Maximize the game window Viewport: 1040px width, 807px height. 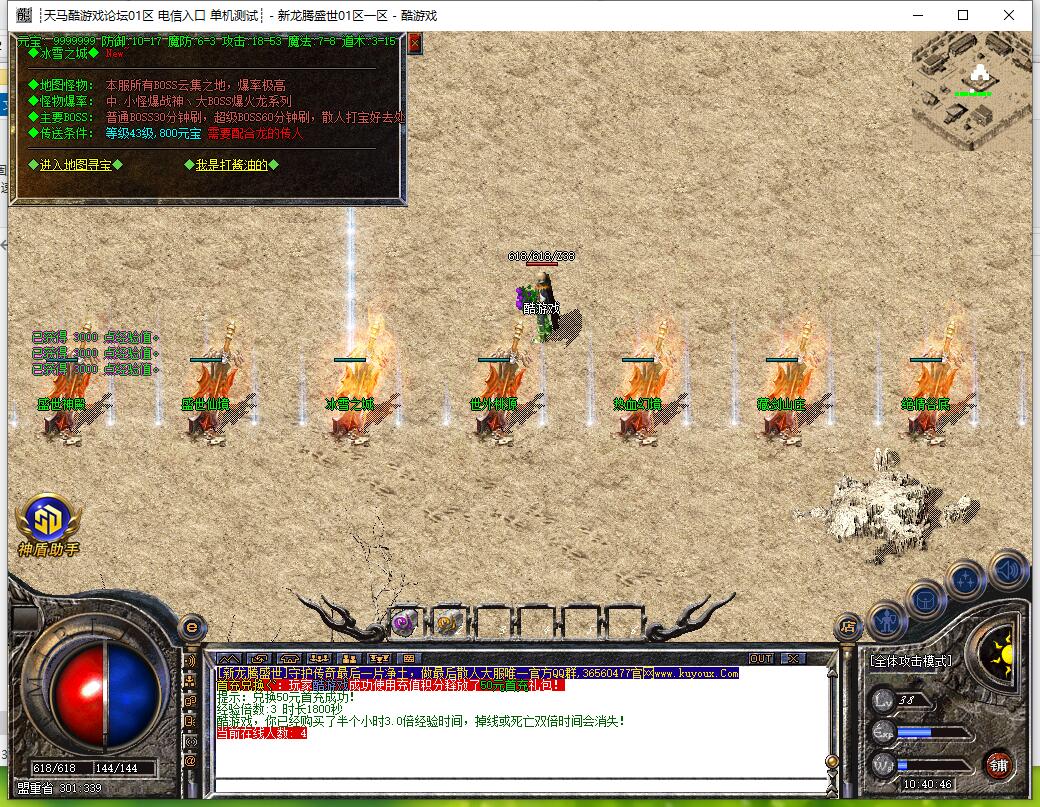963,15
